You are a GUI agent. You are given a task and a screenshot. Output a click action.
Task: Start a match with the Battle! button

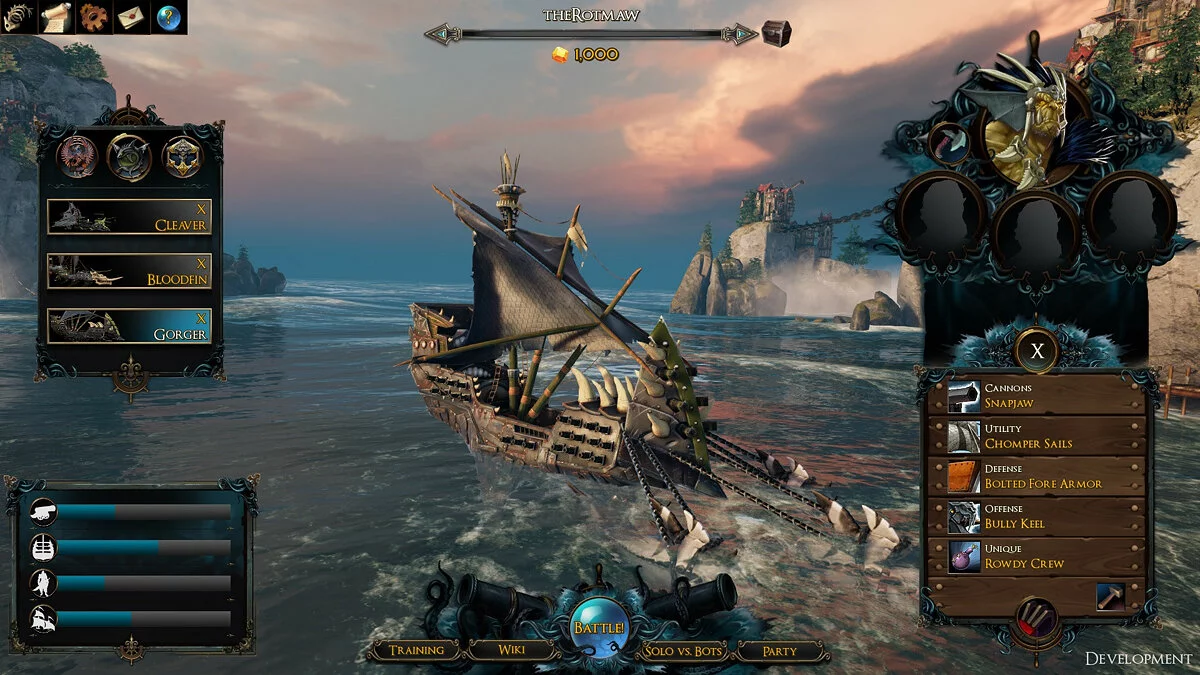pyautogui.click(x=599, y=627)
